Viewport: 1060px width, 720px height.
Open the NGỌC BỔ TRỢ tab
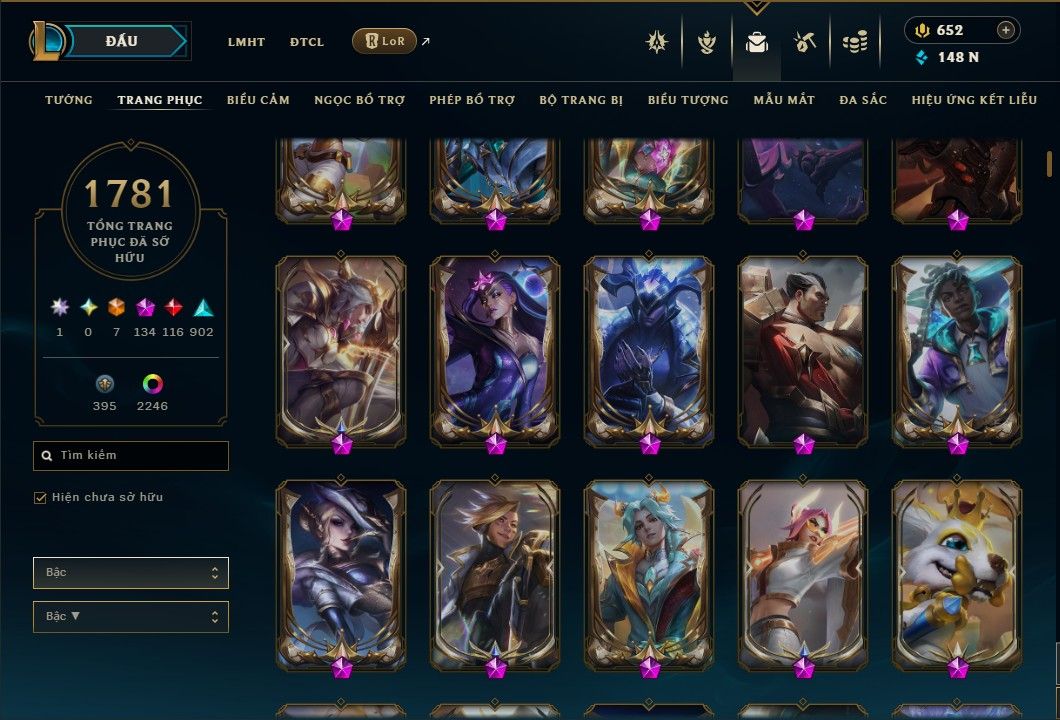point(359,100)
